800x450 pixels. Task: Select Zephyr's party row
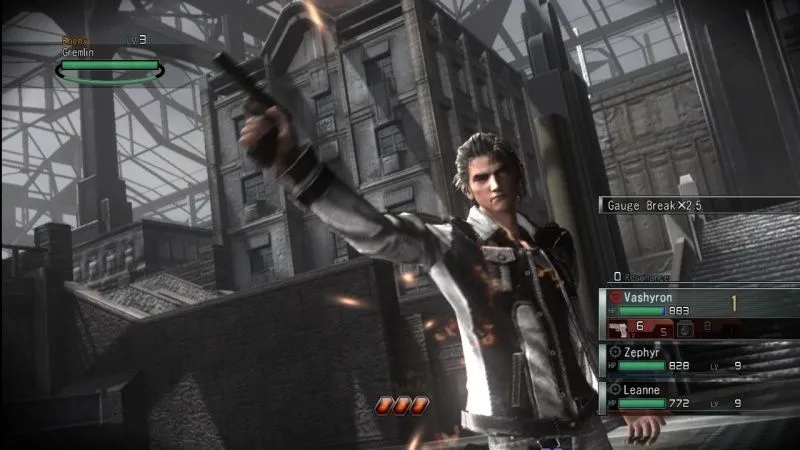[700, 358]
